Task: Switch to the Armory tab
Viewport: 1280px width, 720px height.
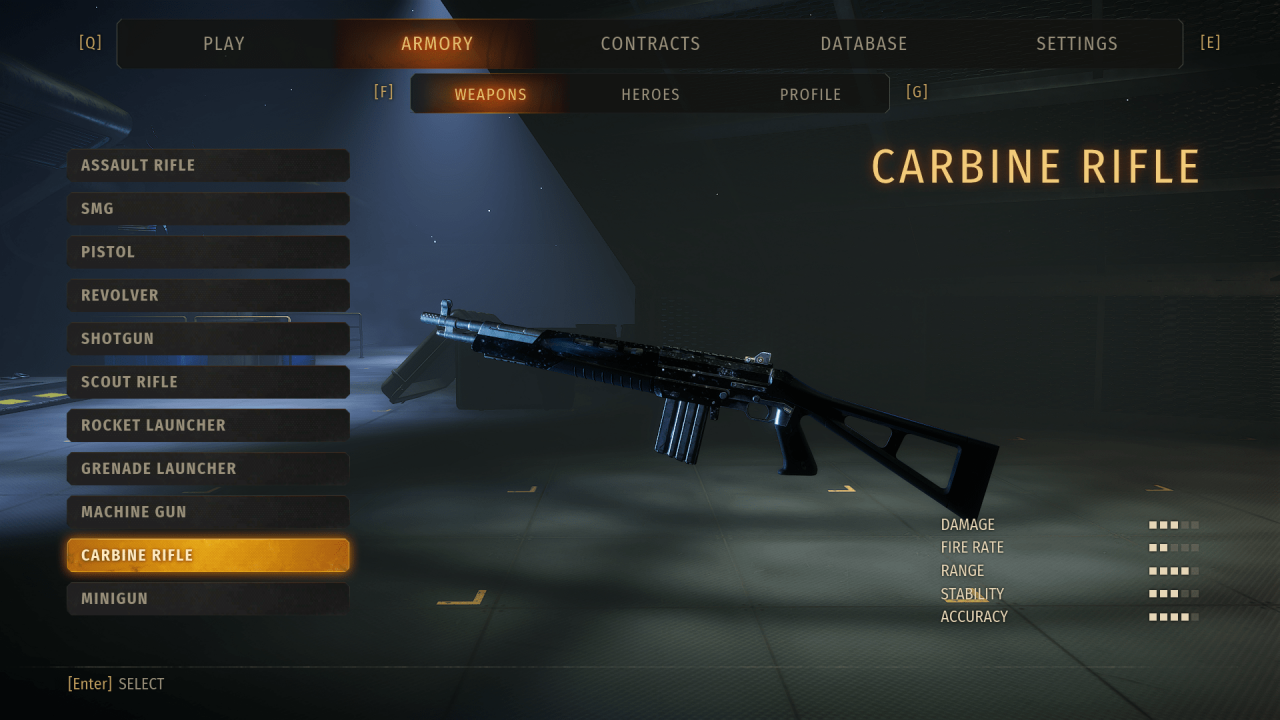Action: coord(437,44)
